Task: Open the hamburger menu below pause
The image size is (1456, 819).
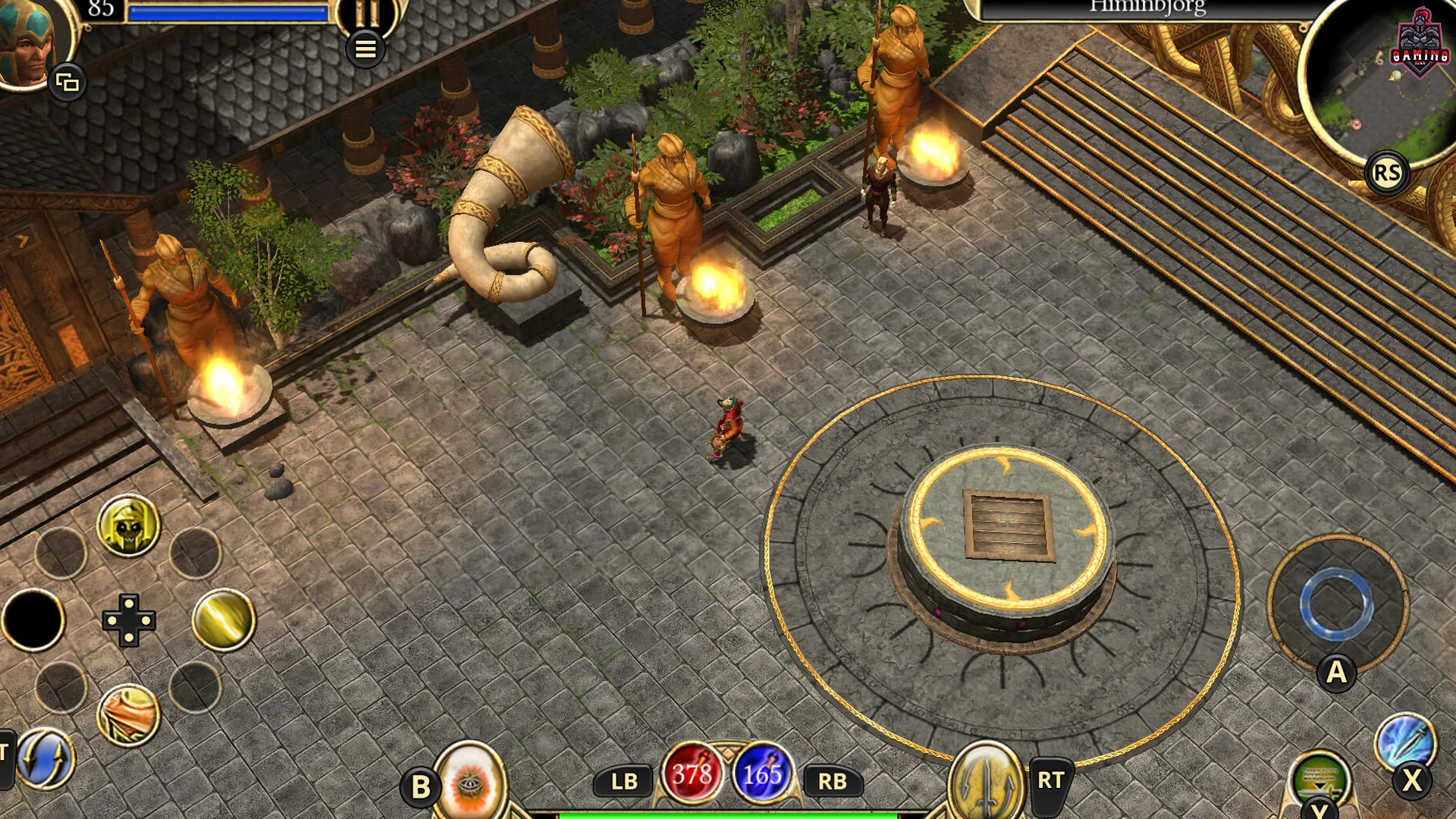Action: [x=366, y=49]
